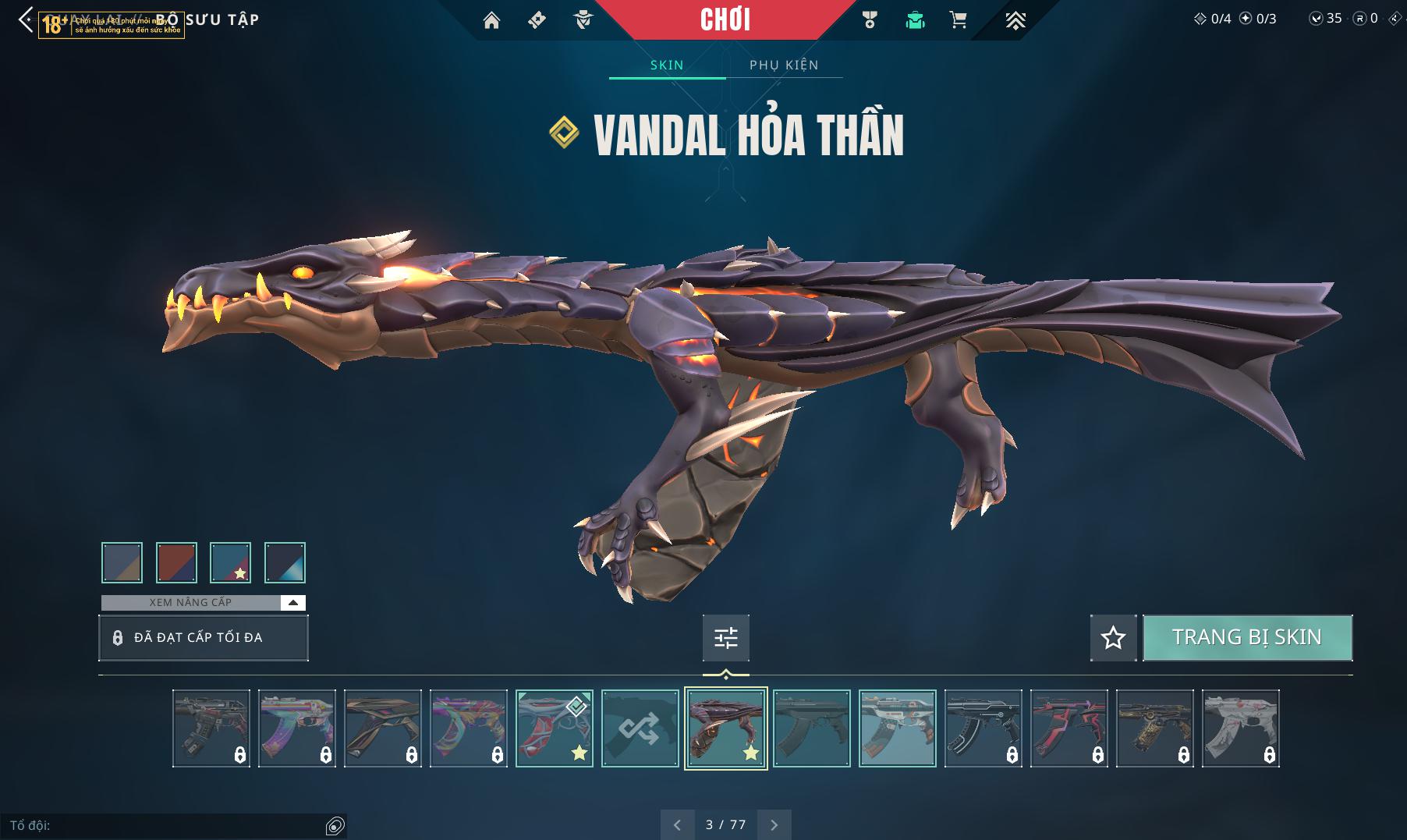
Task: Select the SKIN tab
Action: pos(667,65)
